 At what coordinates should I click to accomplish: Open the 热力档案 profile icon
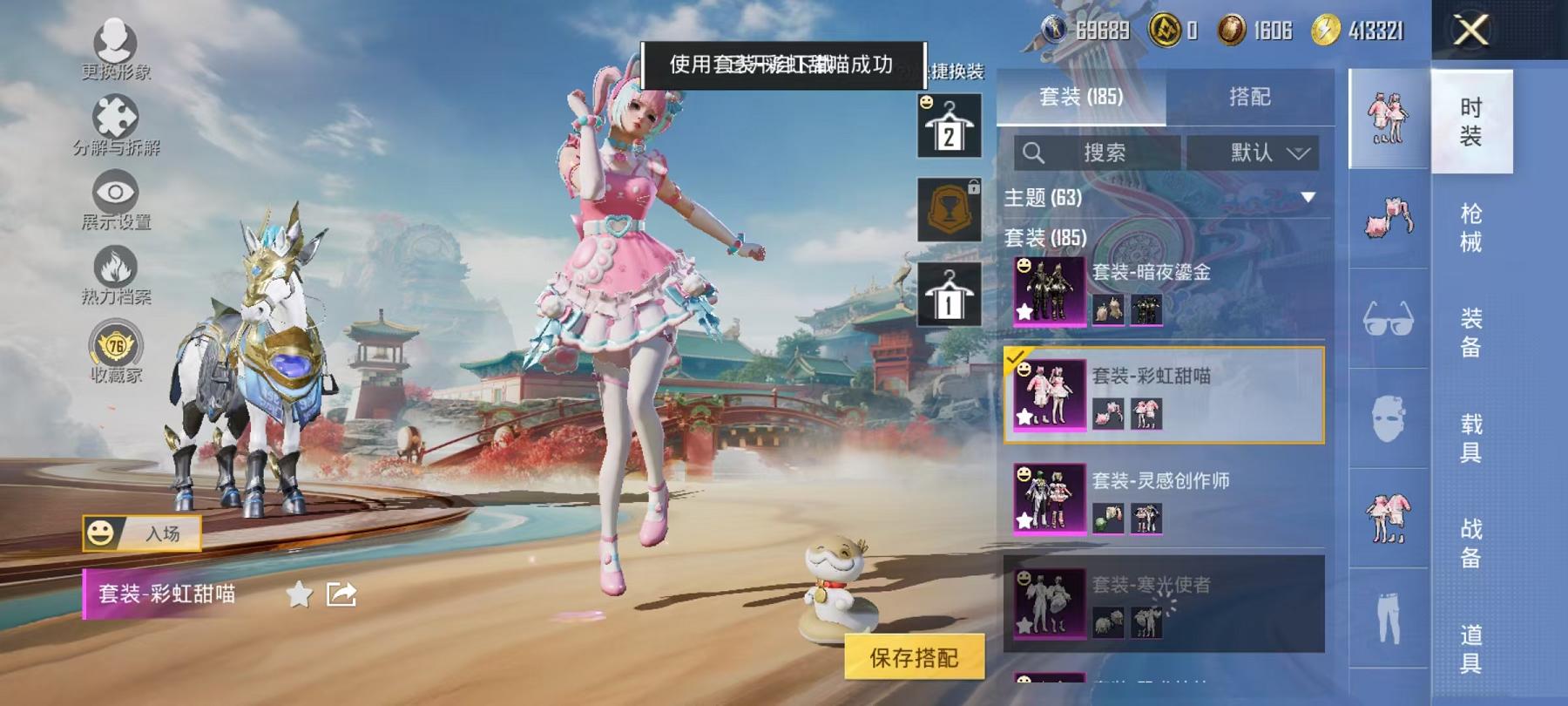pyautogui.click(x=116, y=266)
